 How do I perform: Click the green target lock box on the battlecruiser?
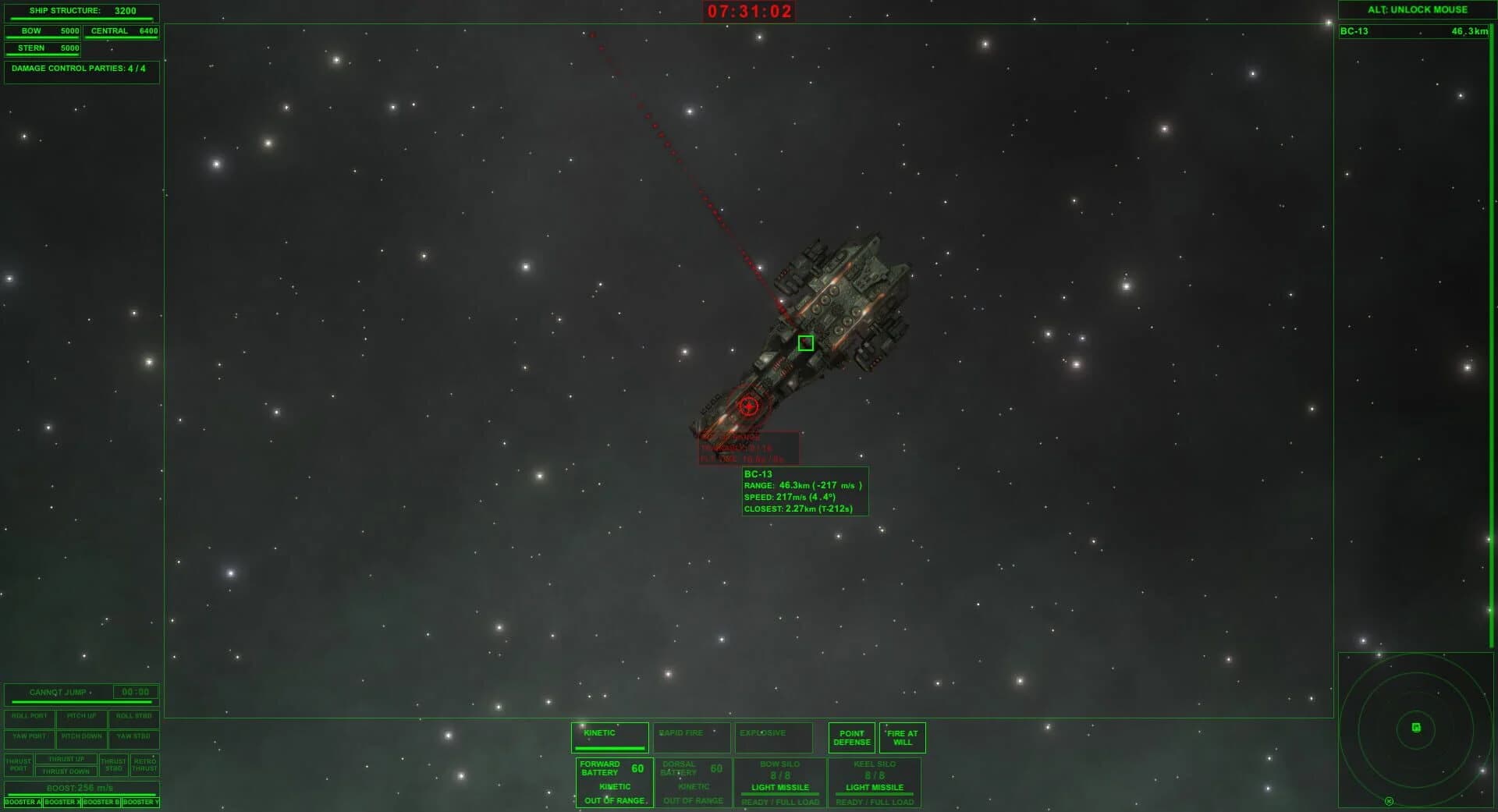click(805, 342)
